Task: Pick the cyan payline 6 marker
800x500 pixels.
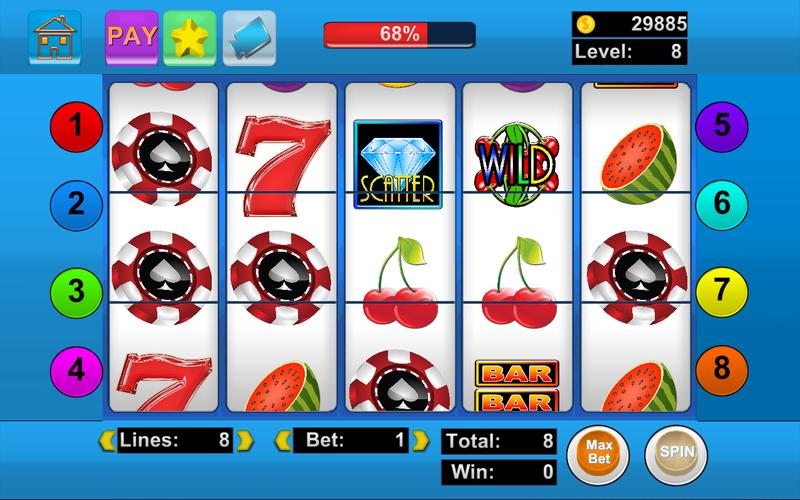Action: tap(722, 206)
